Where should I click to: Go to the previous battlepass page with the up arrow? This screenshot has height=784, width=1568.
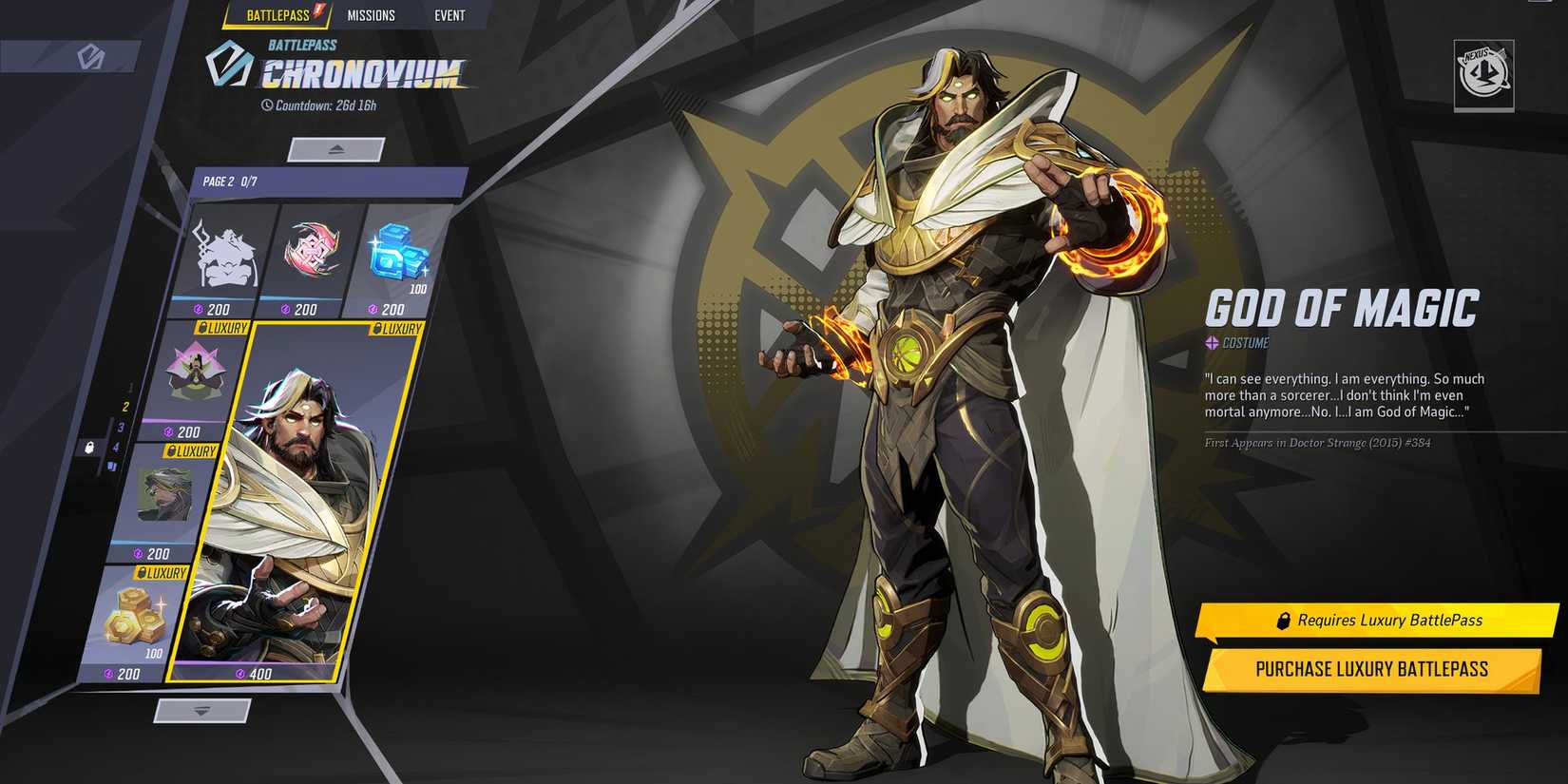(x=336, y=149)
